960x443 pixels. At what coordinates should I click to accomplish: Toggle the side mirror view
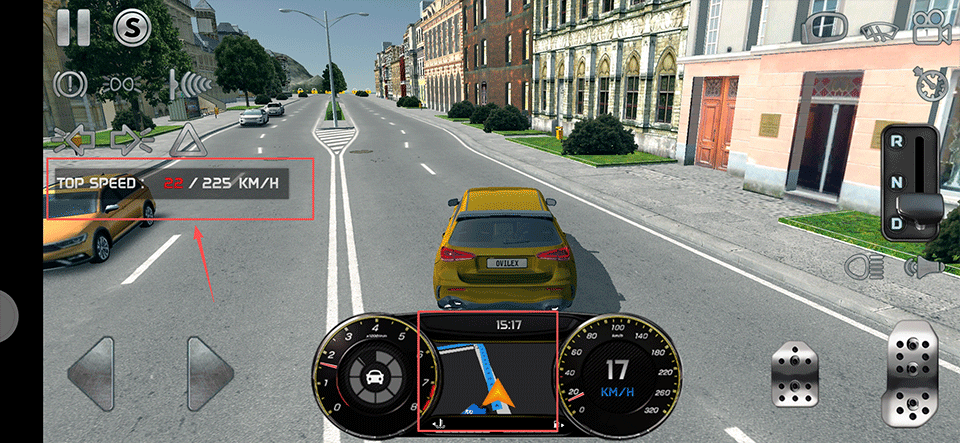click(x=822, y=28)
